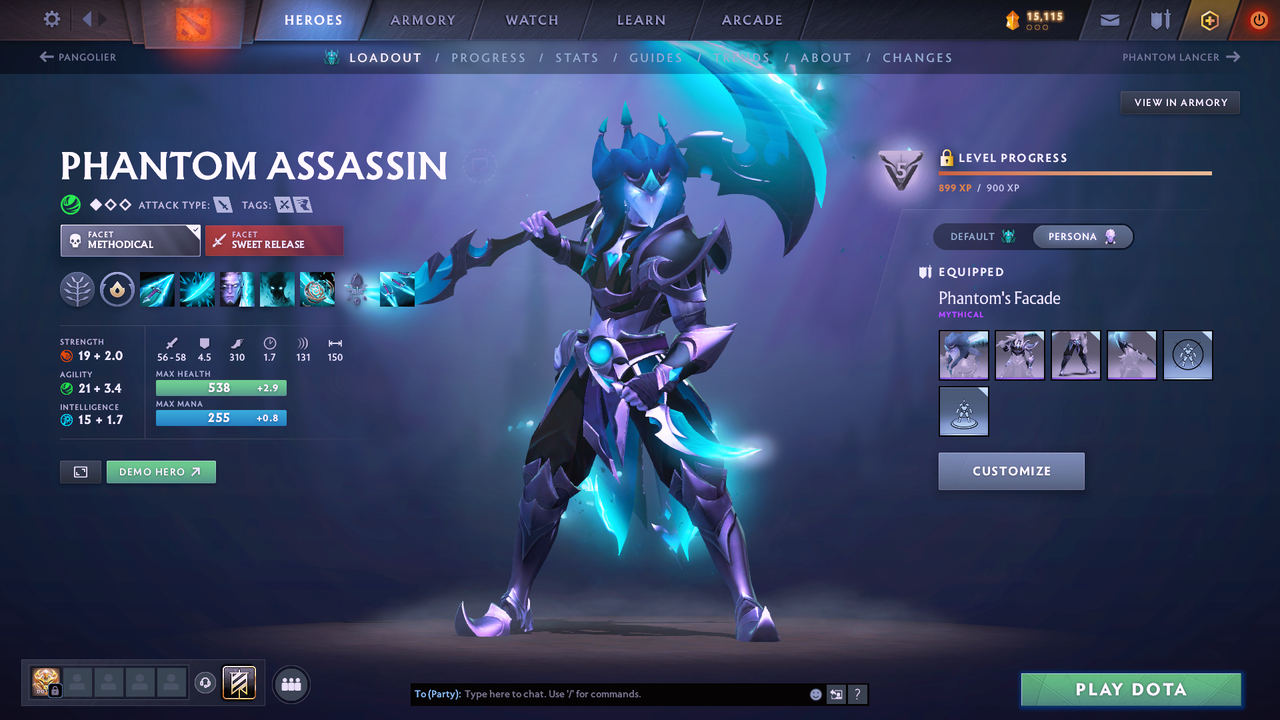Choose the Sweet Release facet
This screenshot has width=1280, height=720.
click(x=274, y=240)
